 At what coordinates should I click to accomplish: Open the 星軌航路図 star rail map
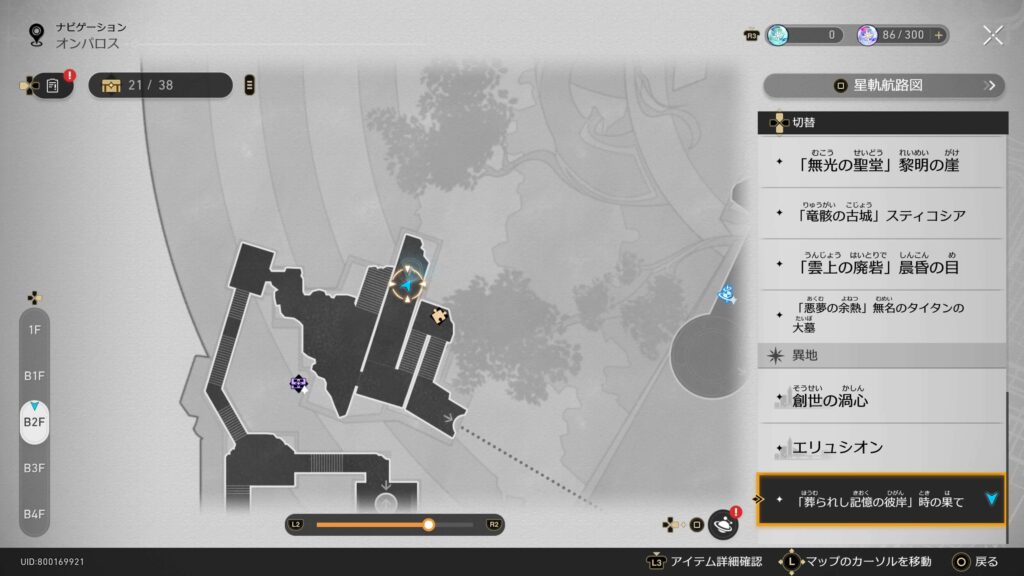[x=883, y=86]
